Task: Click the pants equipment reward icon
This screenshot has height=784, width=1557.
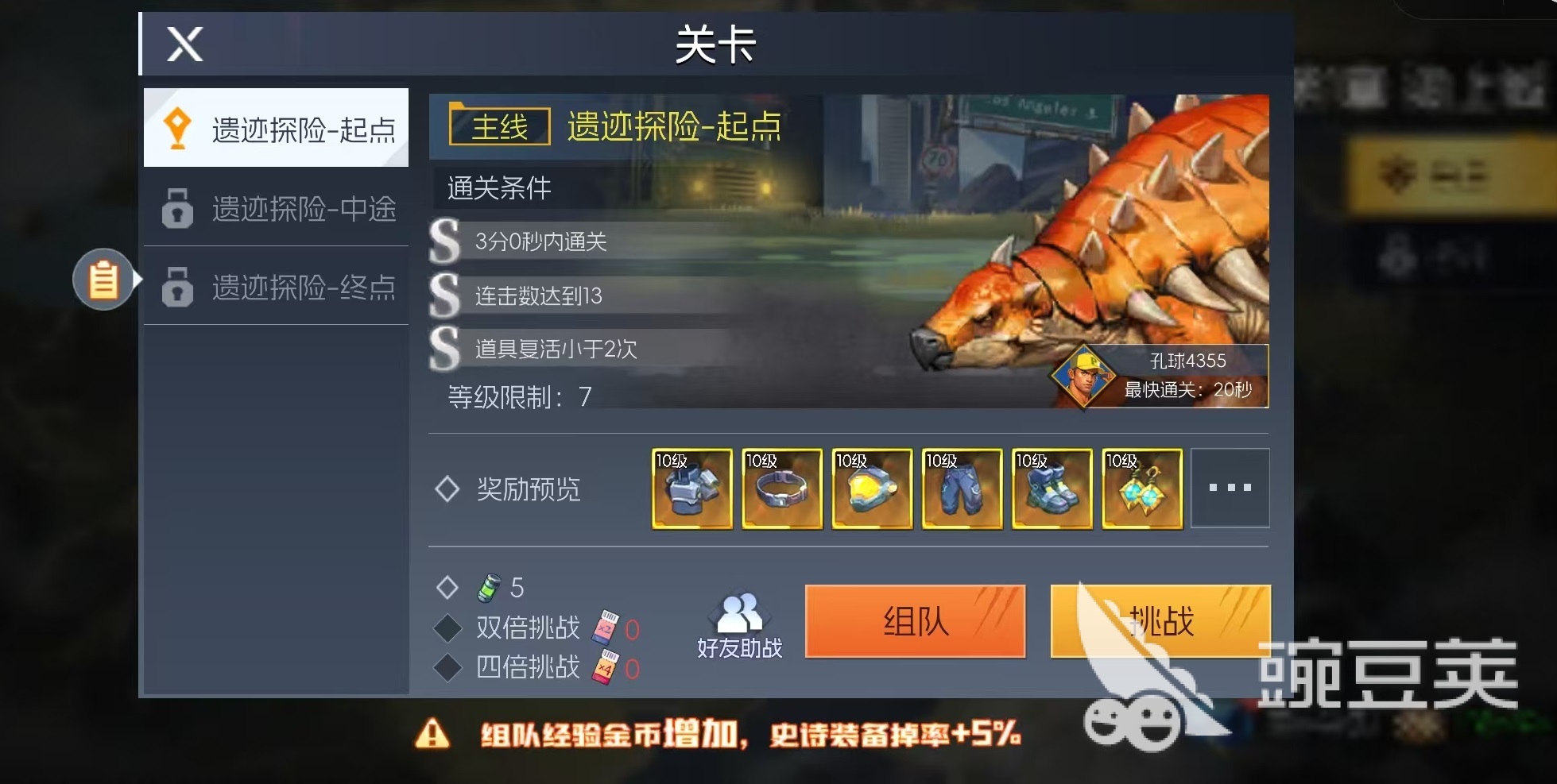Action: pyautogui.click(x=962, y=489)
